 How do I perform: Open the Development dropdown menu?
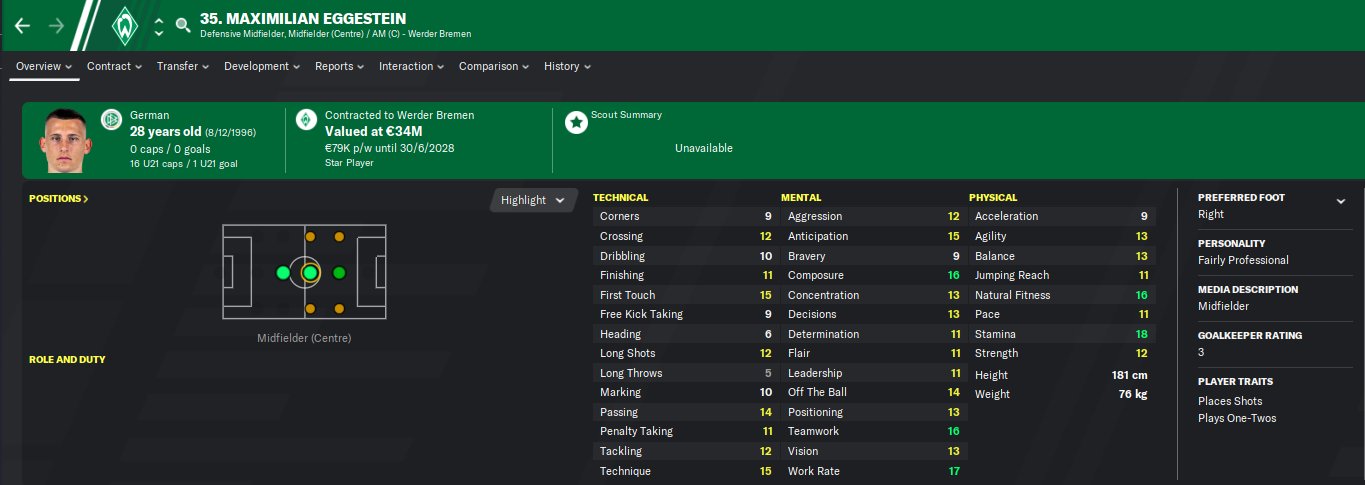262,66
